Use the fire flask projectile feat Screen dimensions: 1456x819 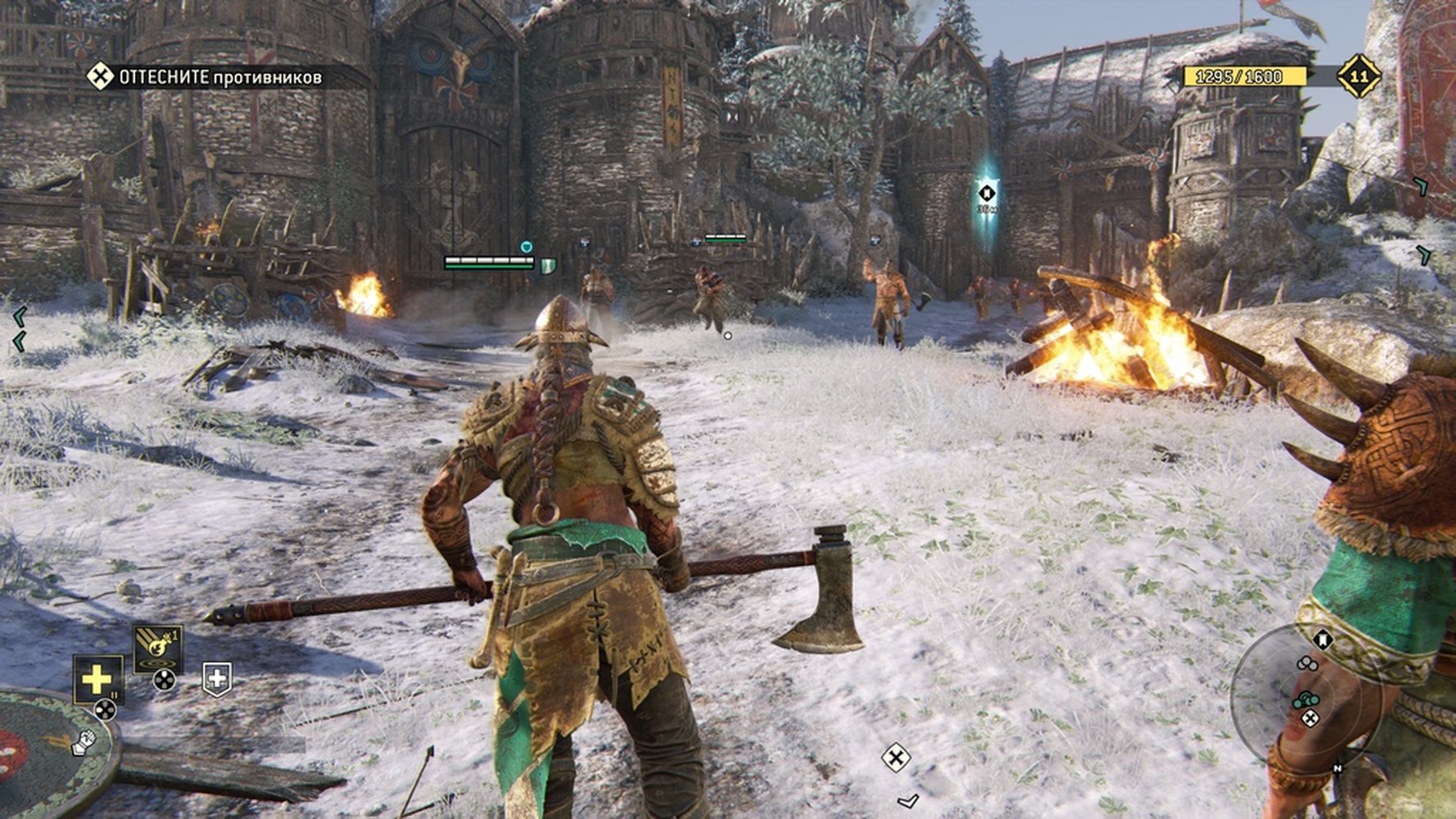tap(157, 647)
